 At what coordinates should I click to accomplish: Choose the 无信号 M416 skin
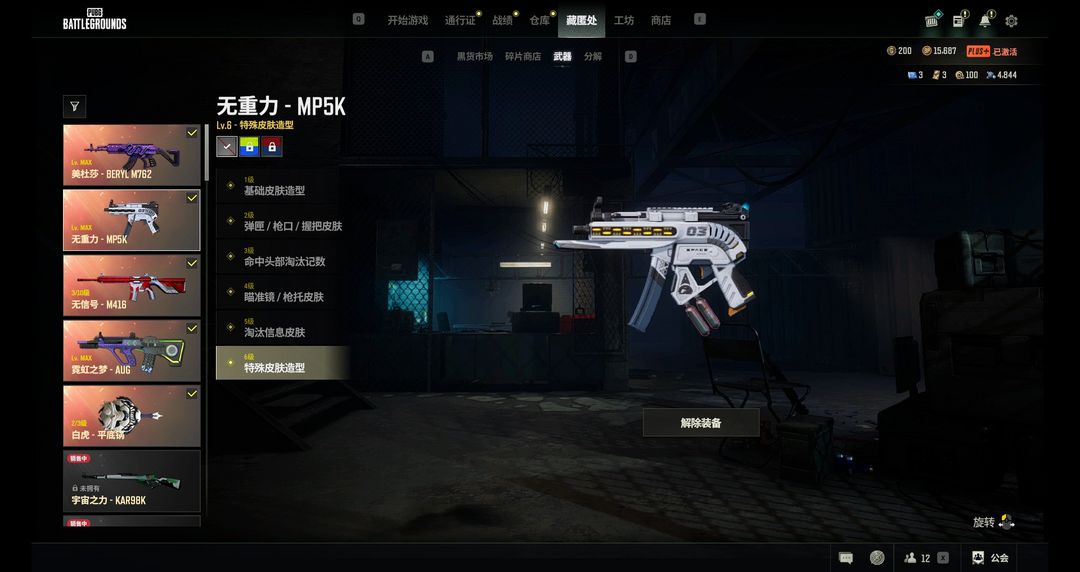click(132, 285)
